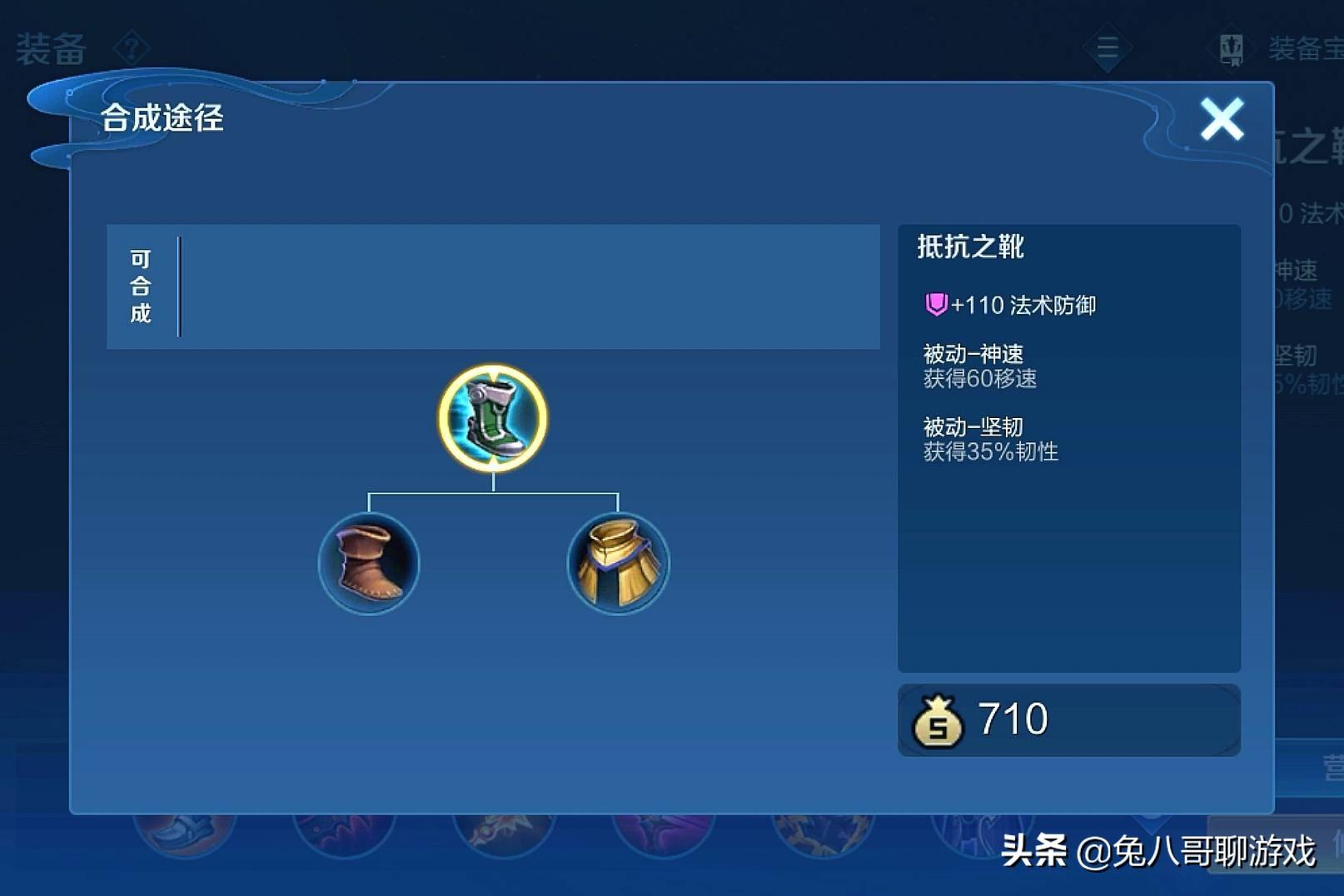The width and height of the screenshot is (1344, 896).
Task: Select the leather boots component icon
Action: click(x=369, y=564)
